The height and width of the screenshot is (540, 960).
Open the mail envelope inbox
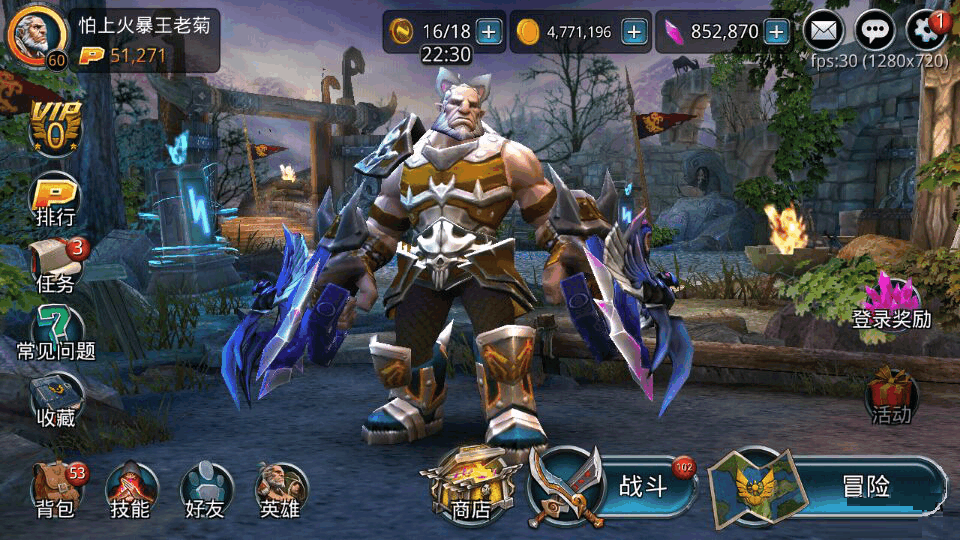[823, 31]
